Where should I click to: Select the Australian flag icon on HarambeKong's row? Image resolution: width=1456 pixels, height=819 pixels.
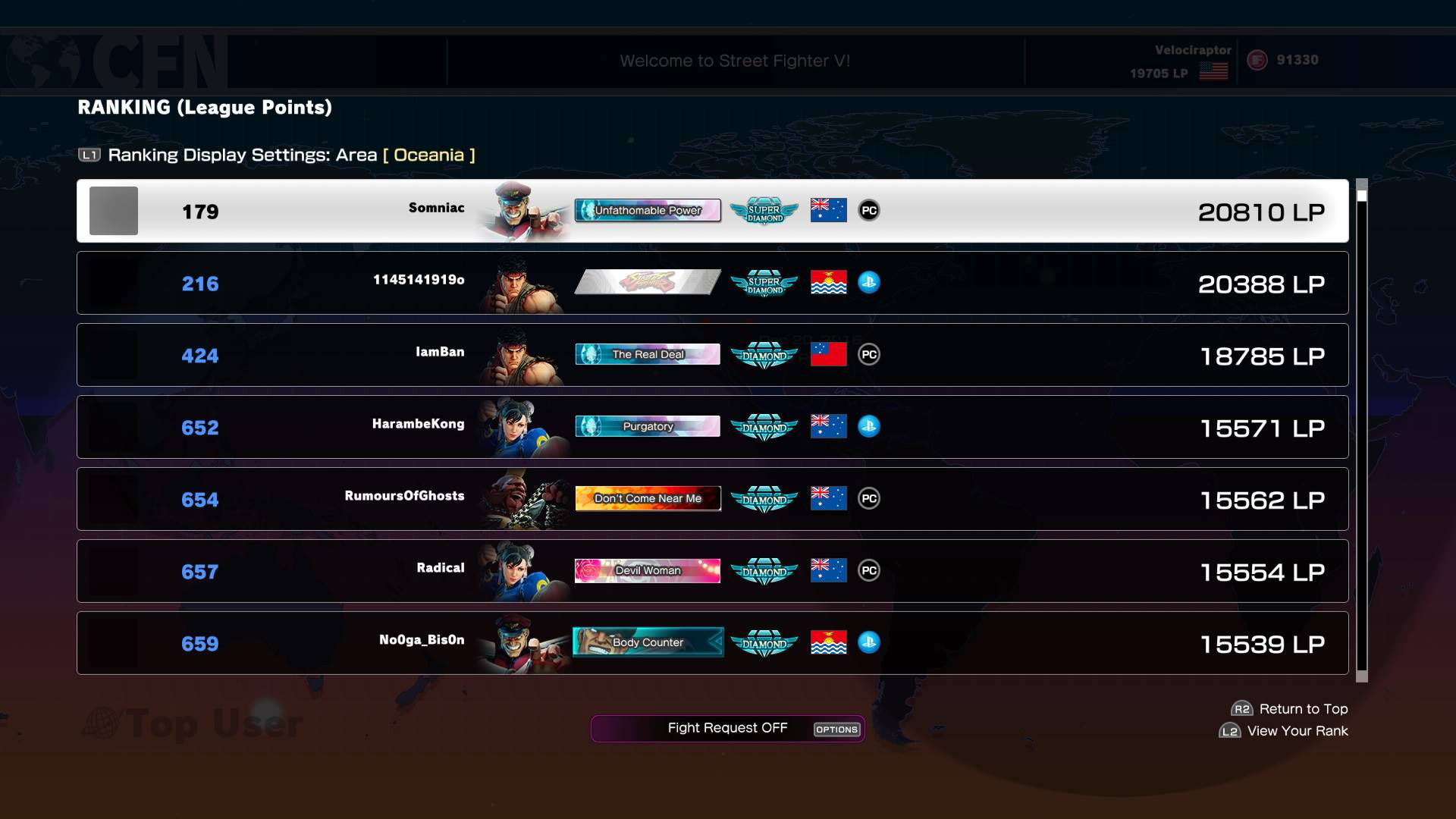pyautogui.click(x=828, y=426)
